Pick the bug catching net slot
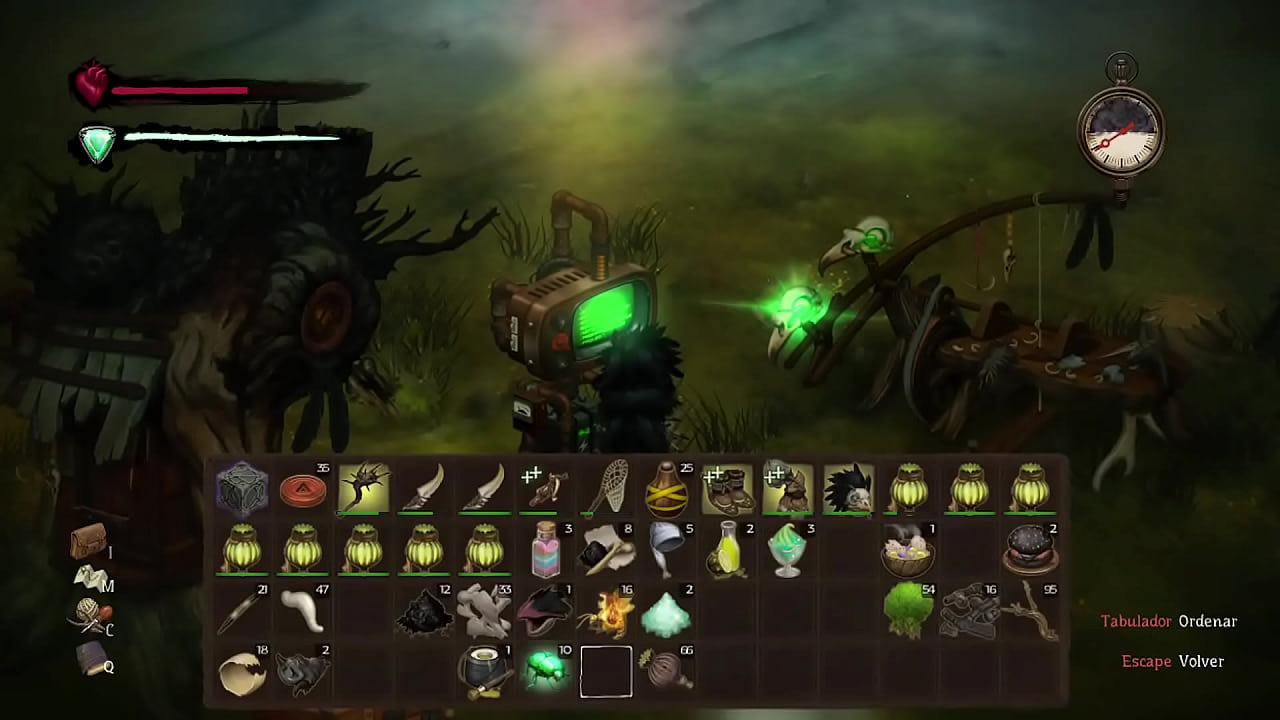This screenshot has width=1280, height=720. (606, 489)
